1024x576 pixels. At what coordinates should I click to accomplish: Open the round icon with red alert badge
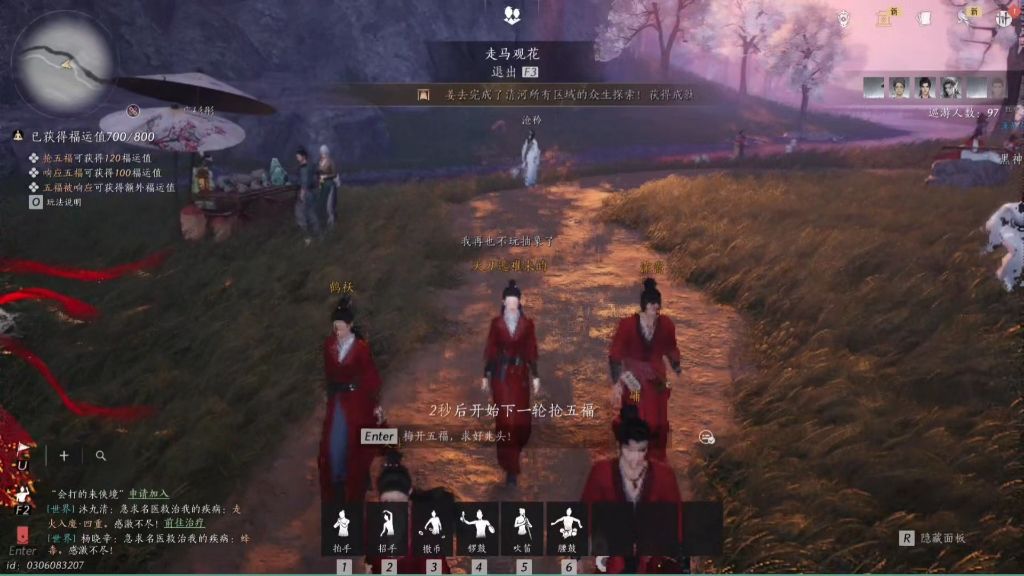[x=1003, y=17]
